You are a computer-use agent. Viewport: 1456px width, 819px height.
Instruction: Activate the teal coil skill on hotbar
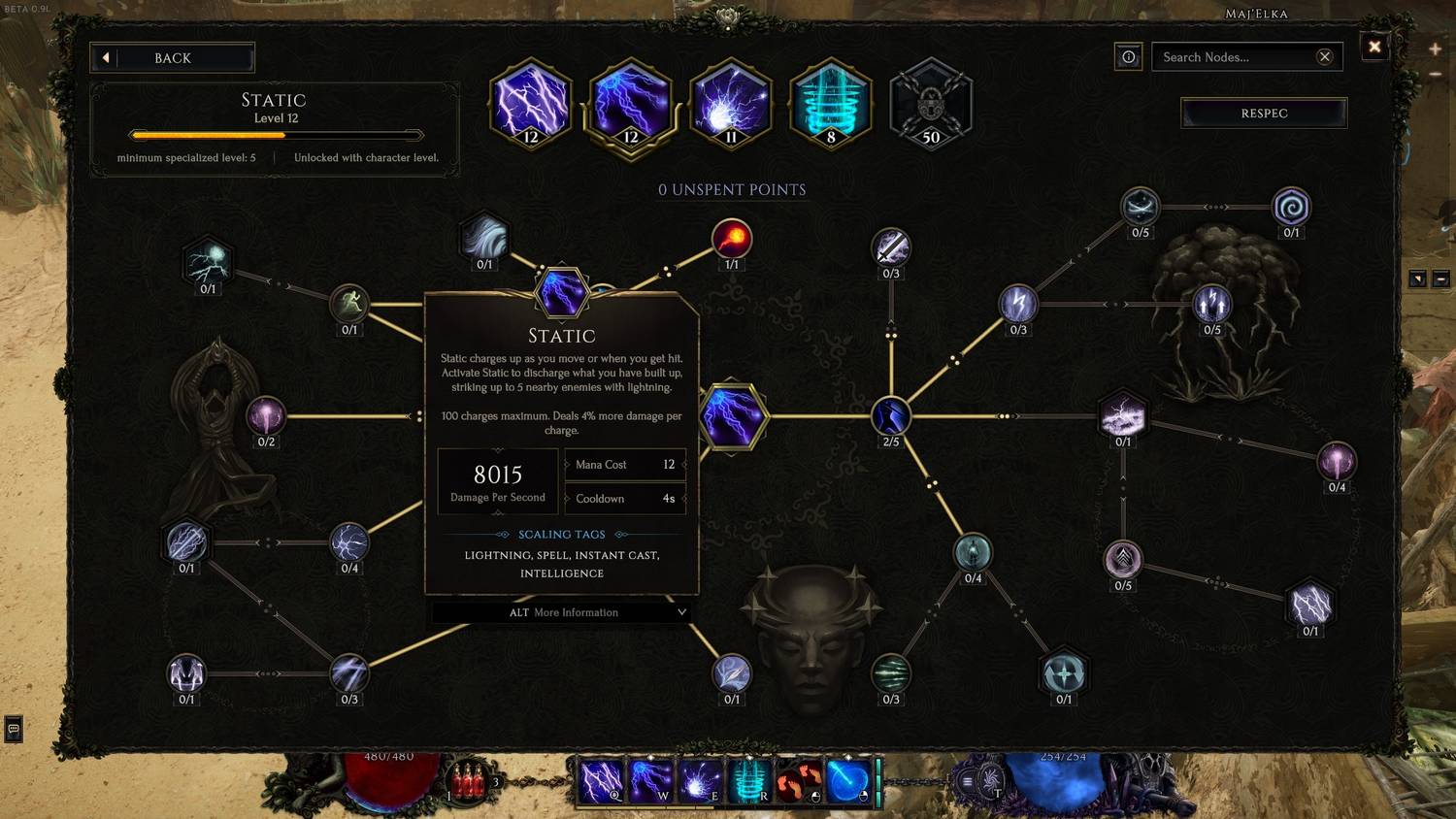pyautogui.click(x=749, y=781)
